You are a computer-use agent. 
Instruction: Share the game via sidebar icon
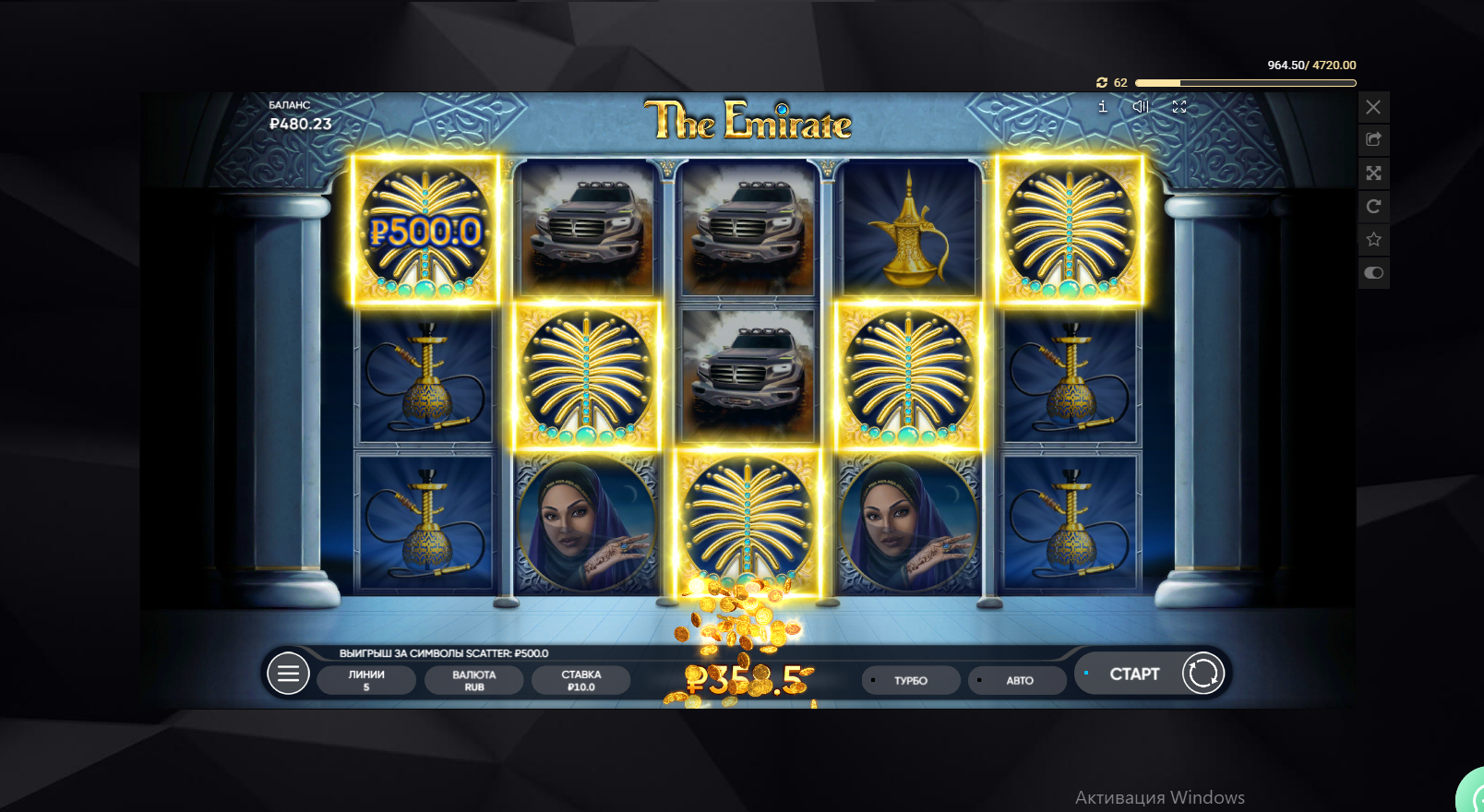(1373, 140)
